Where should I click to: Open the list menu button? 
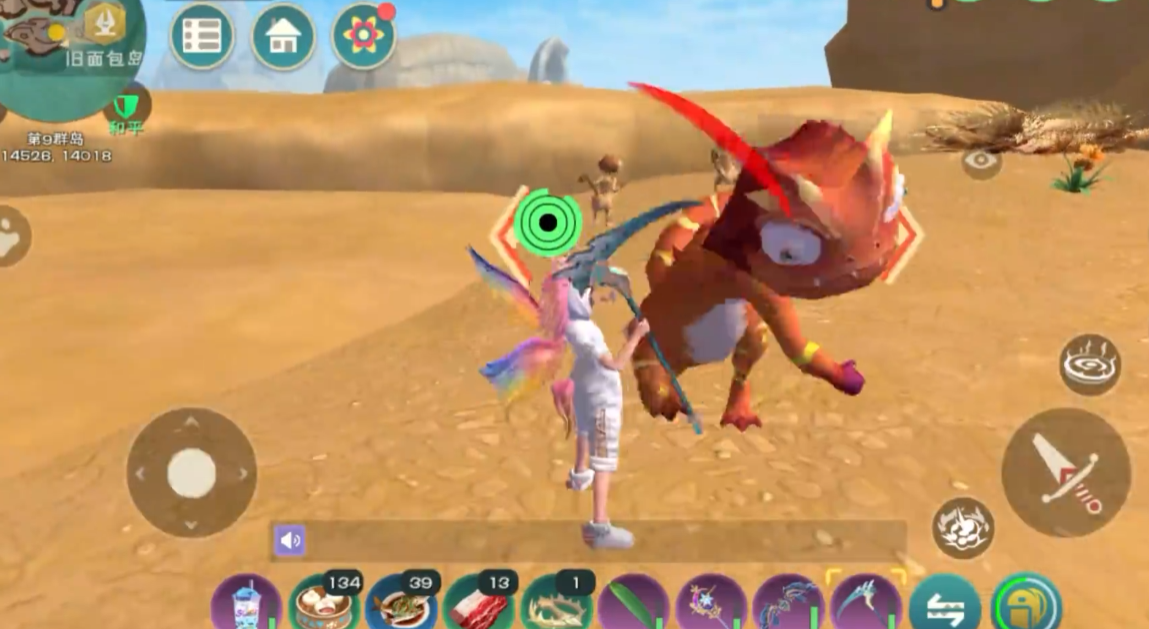(x=202, y=37)
